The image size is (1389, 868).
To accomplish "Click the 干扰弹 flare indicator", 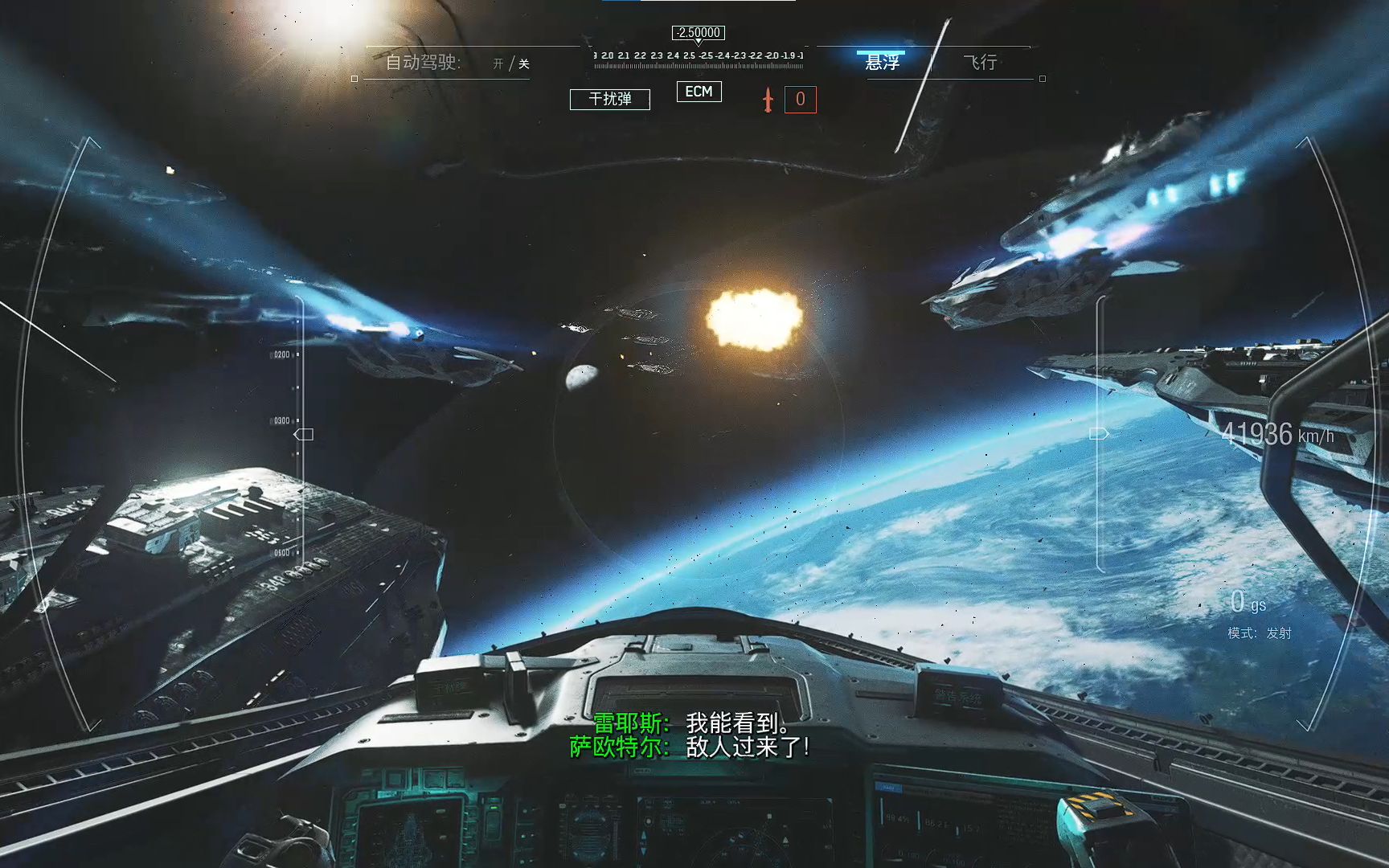I will (610, 100).
